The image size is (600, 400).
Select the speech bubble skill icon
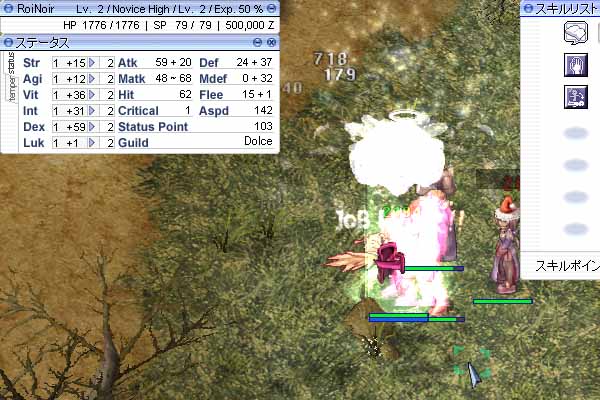[x=574, y=34]
